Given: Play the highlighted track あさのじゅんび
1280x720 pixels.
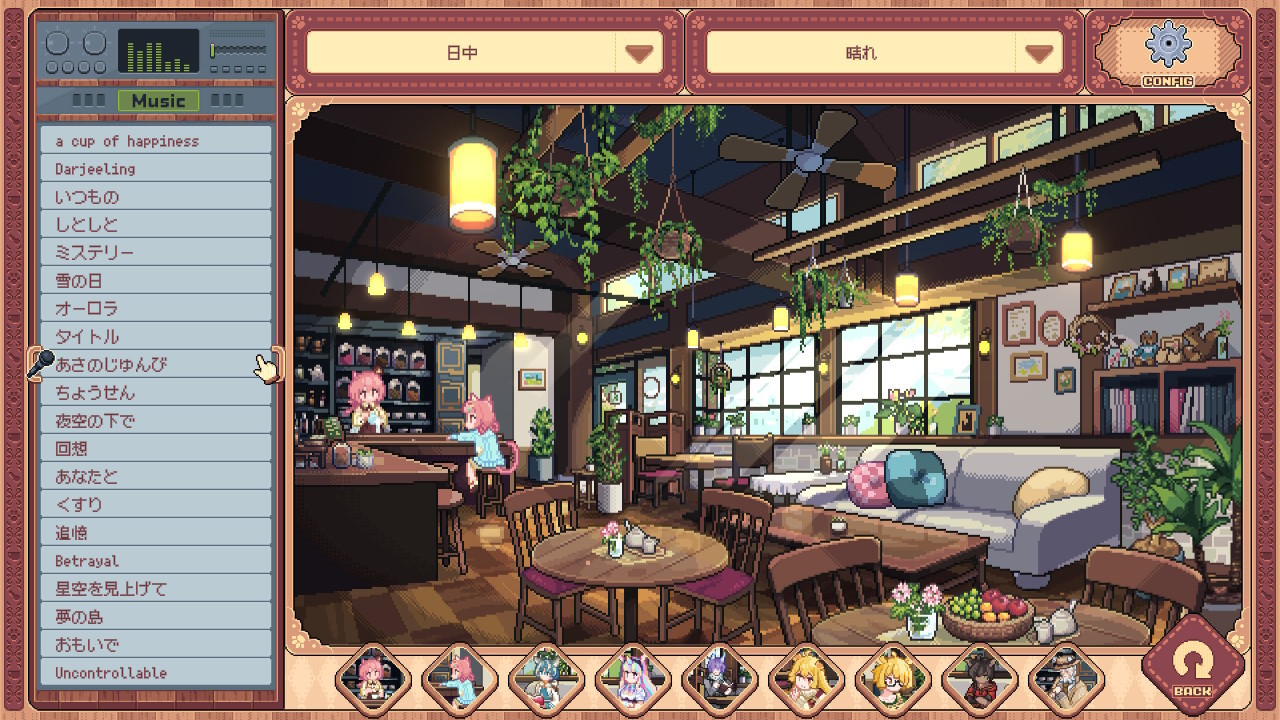Looking at the screenshot, I should pyautogui.click(x=156, y=365).
